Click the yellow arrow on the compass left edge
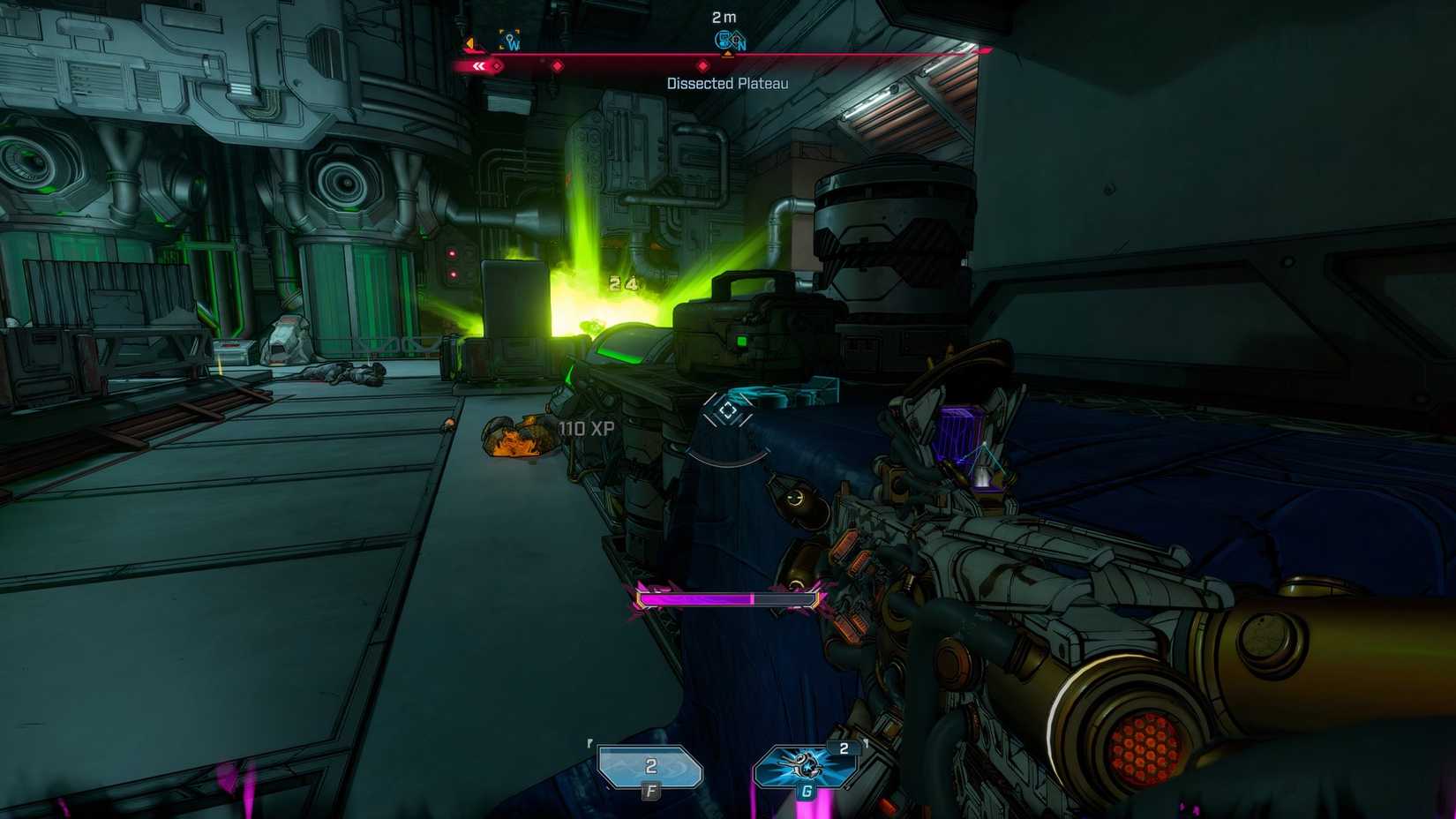Viewport: 1456px width, 819px height. pos(469,43)
